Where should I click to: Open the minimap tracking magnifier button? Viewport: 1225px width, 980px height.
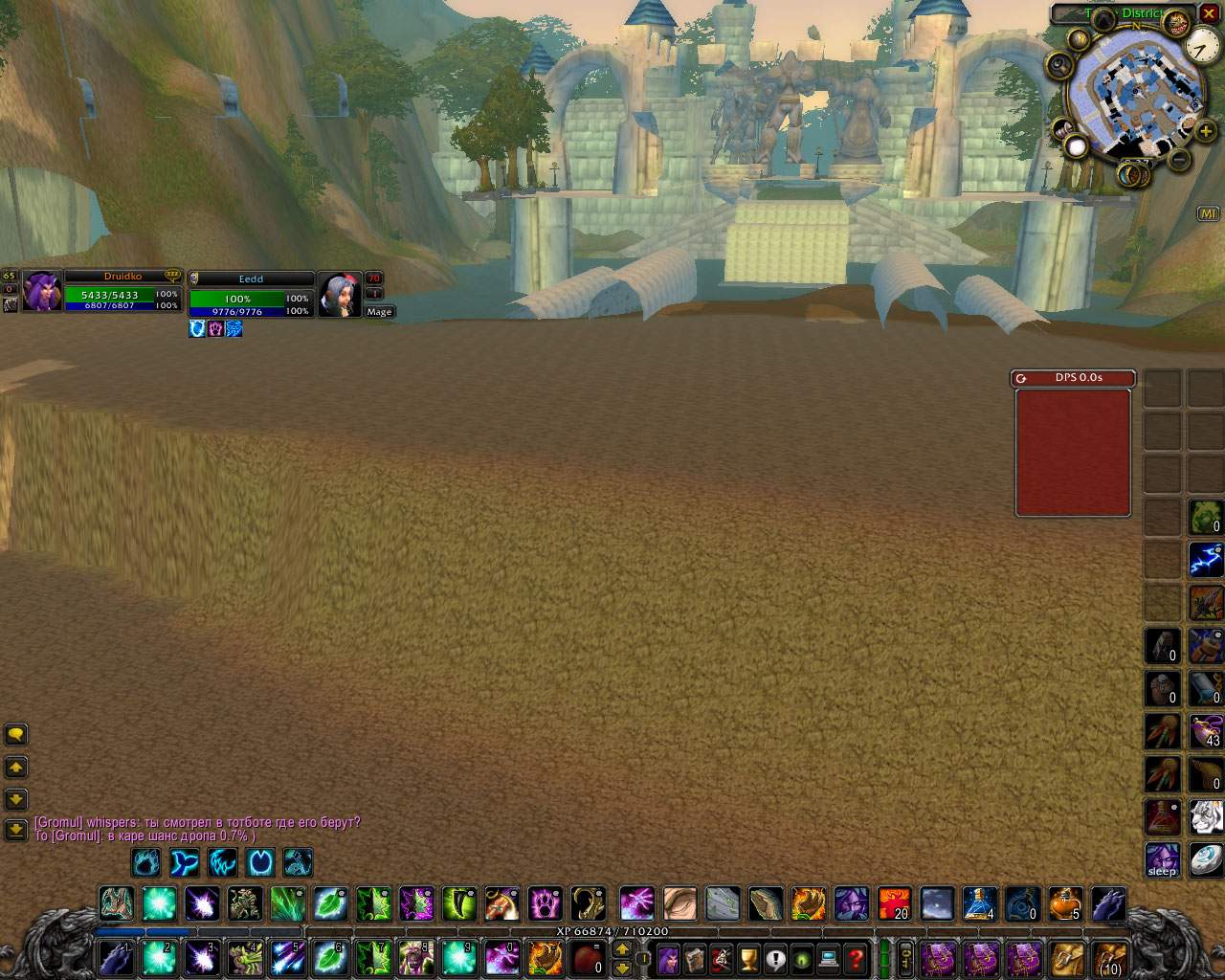click(x=1060, y=65)
